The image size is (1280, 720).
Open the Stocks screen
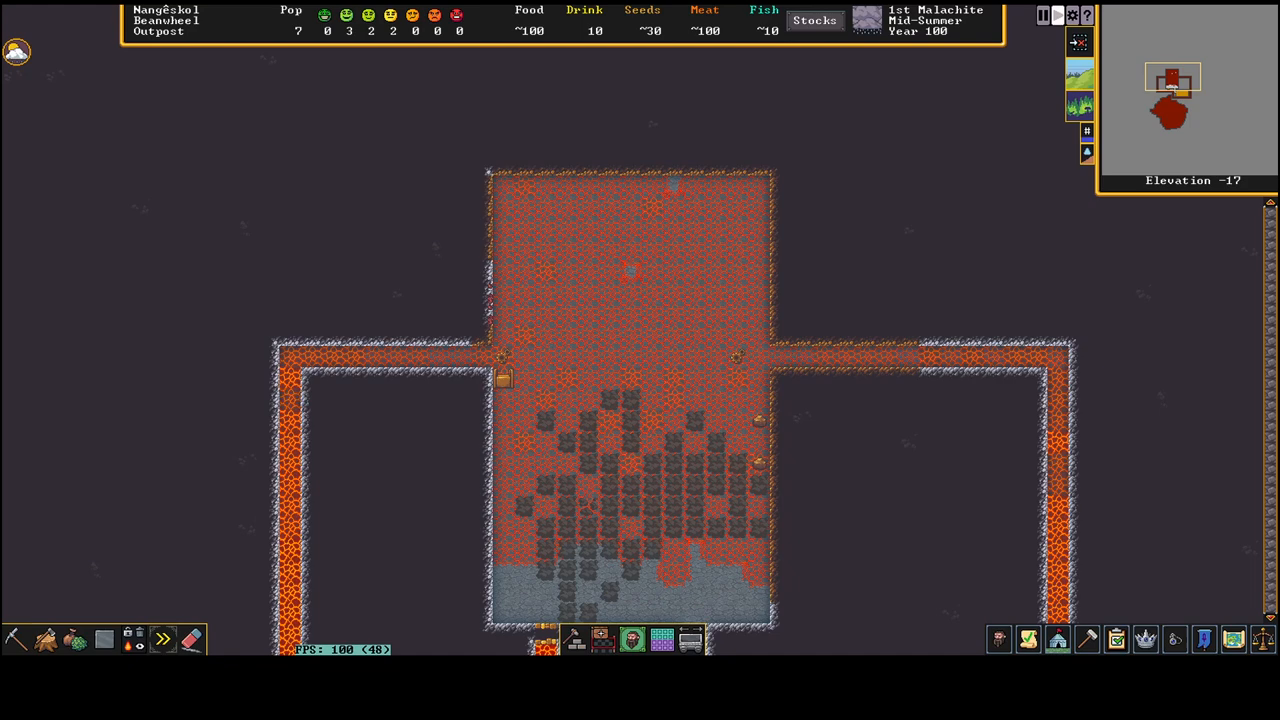[x=814, y=20]
